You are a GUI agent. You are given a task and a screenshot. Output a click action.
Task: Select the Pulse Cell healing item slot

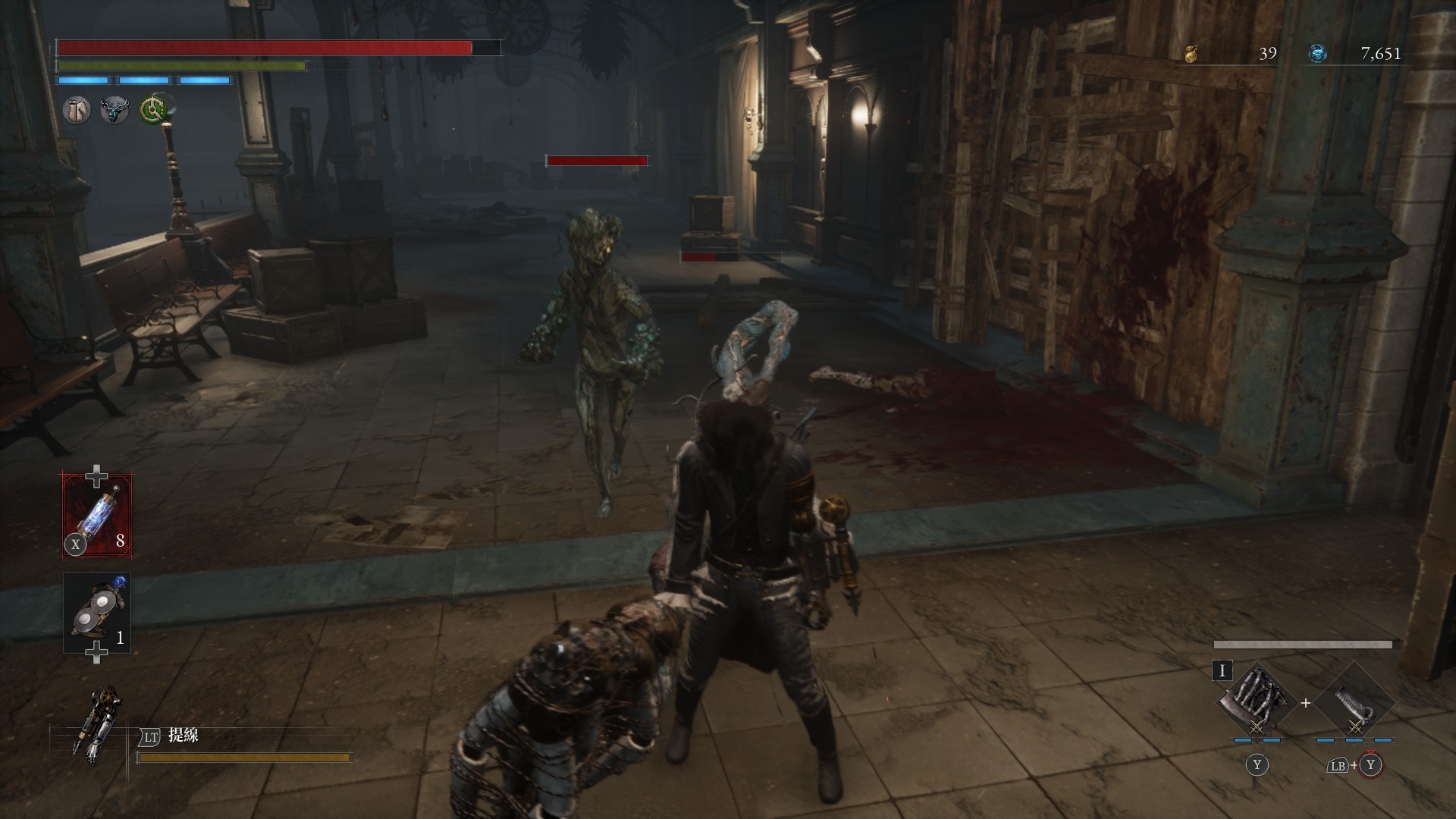click(97, 515)
